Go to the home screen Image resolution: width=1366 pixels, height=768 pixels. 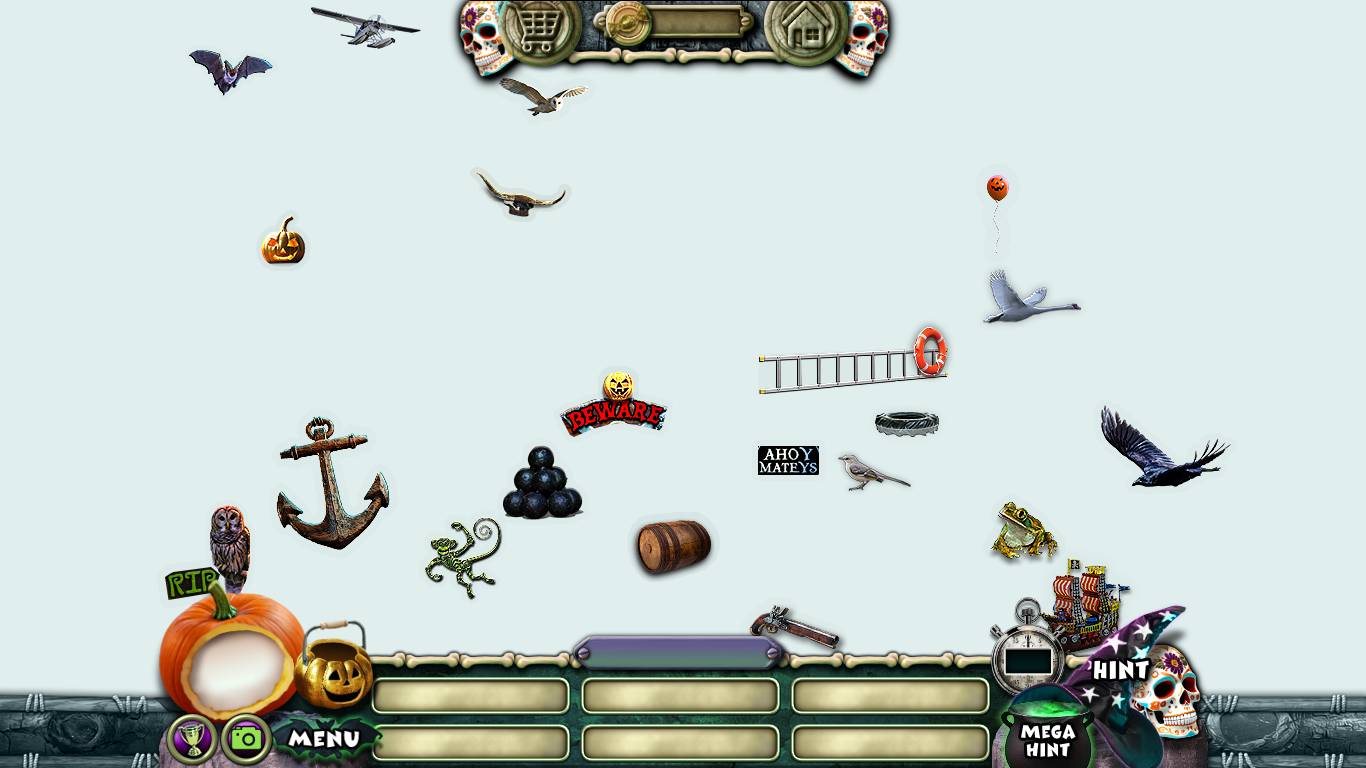click(805, 30)
